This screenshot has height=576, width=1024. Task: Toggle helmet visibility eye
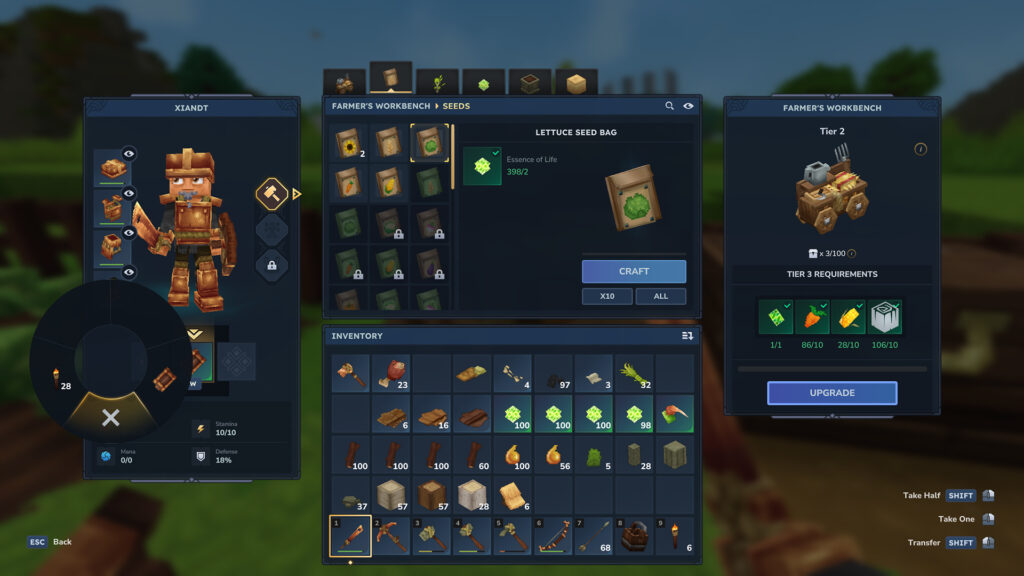click(x=129, y=154)
